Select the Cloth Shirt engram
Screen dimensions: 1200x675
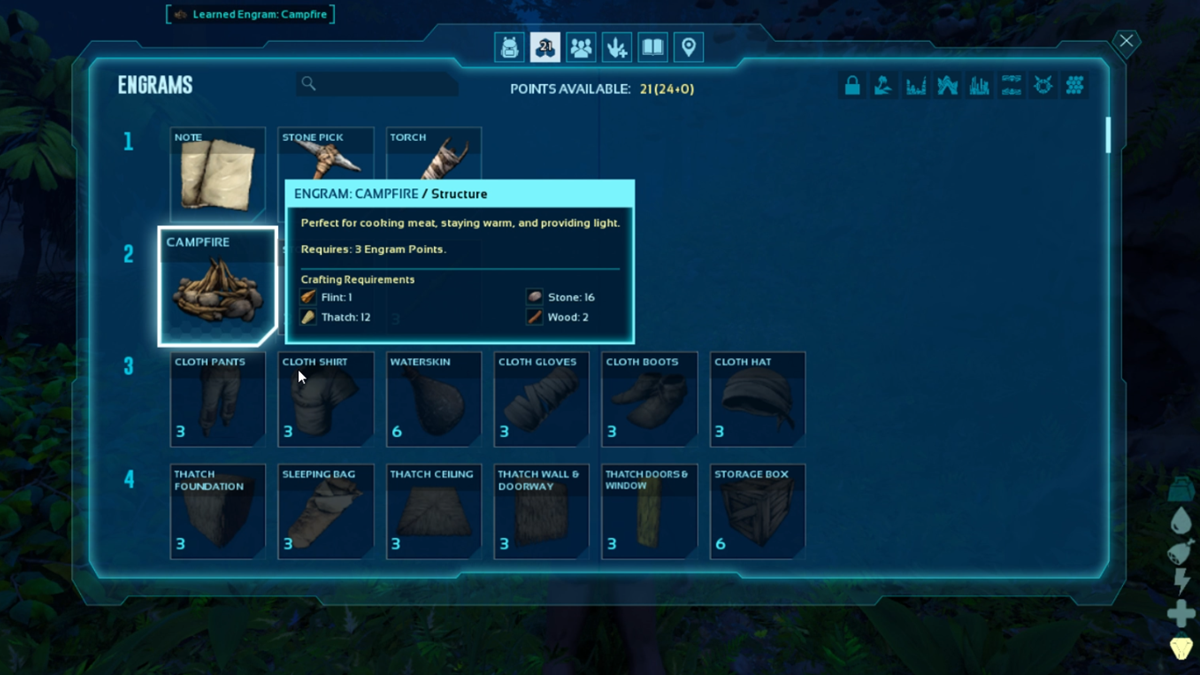click(326, 398)
